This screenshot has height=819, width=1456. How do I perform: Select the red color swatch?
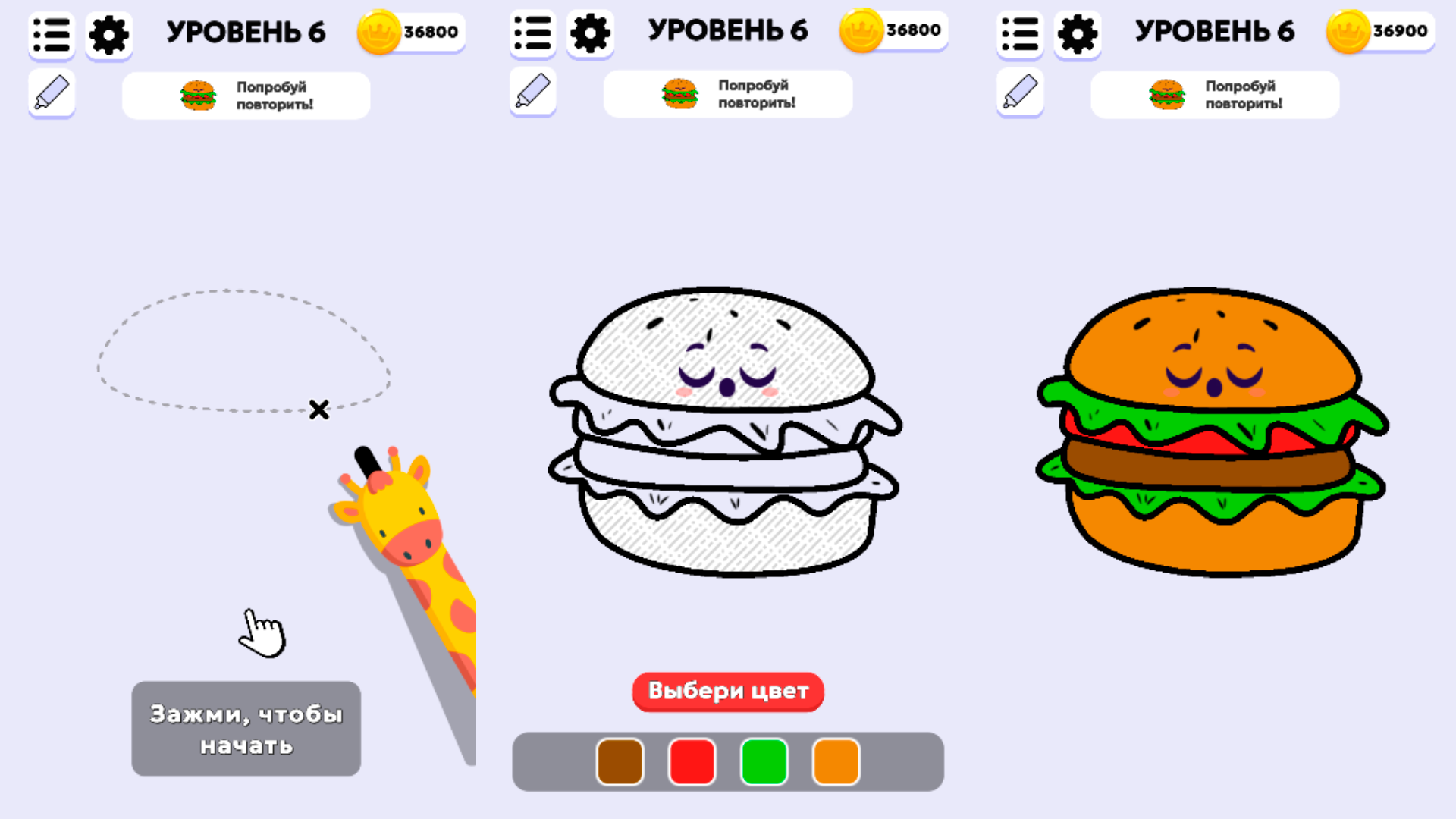(691, 762)
